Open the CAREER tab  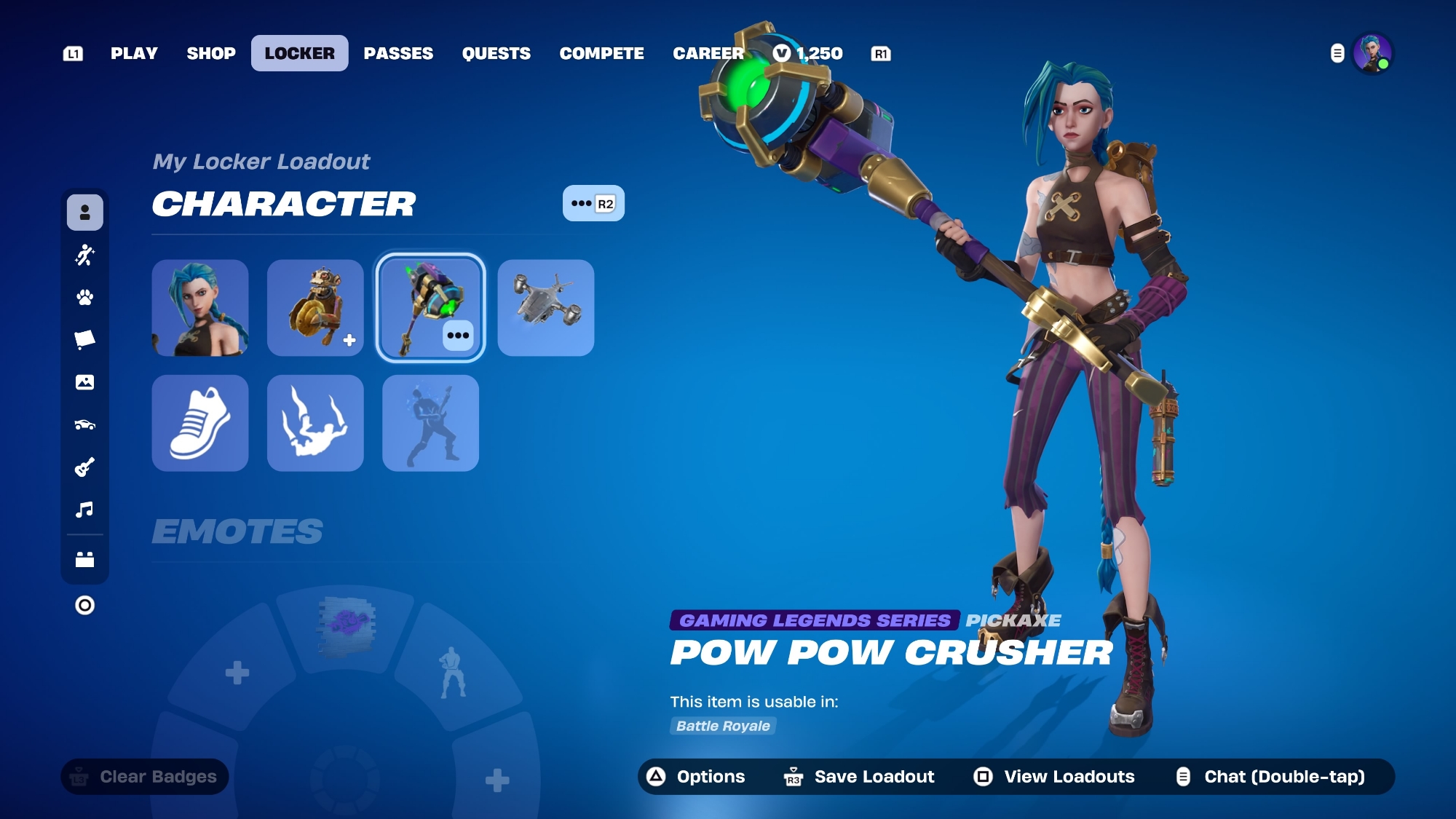pos(708,53)
